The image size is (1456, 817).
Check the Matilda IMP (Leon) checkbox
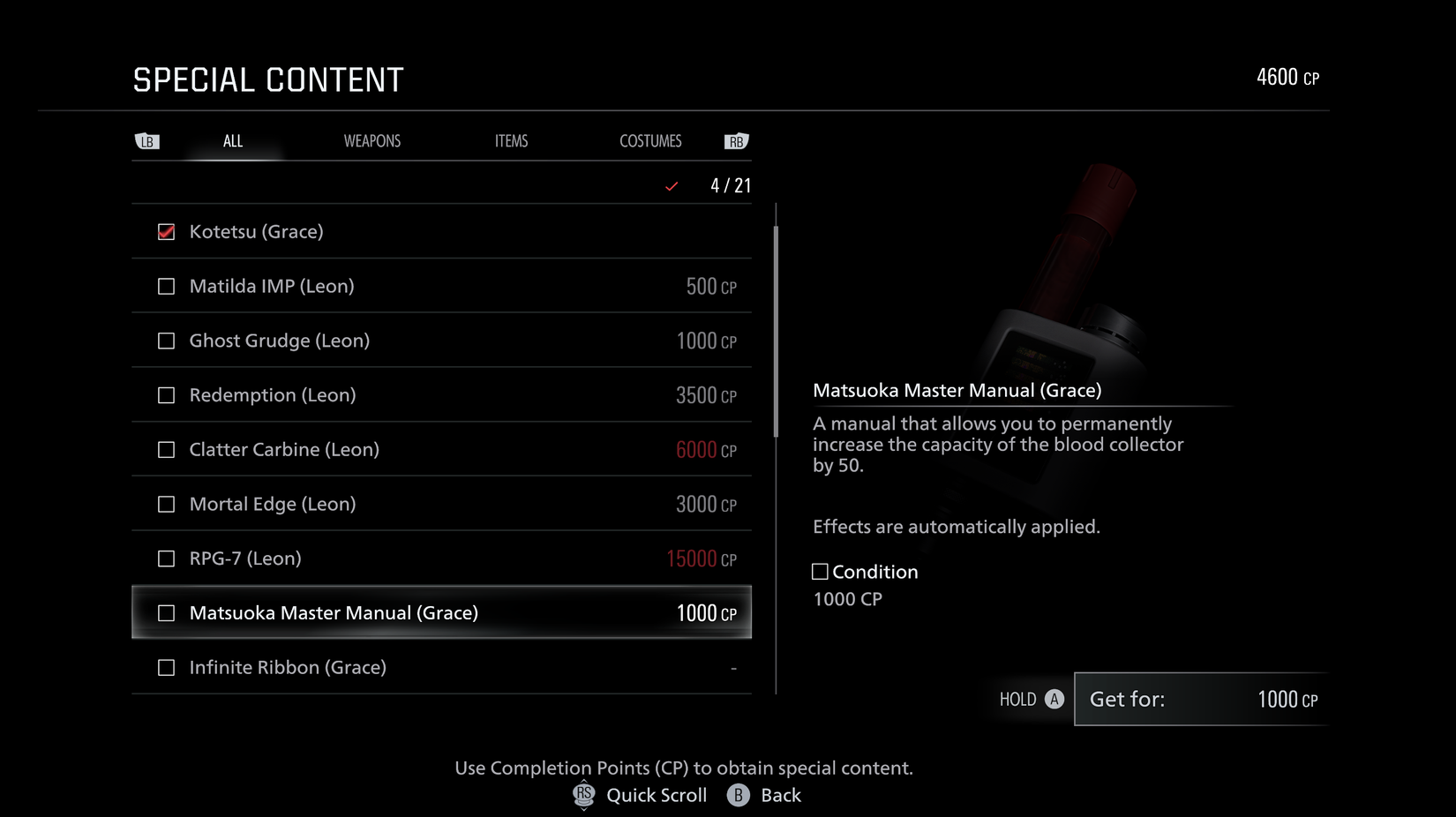[166, 286]
